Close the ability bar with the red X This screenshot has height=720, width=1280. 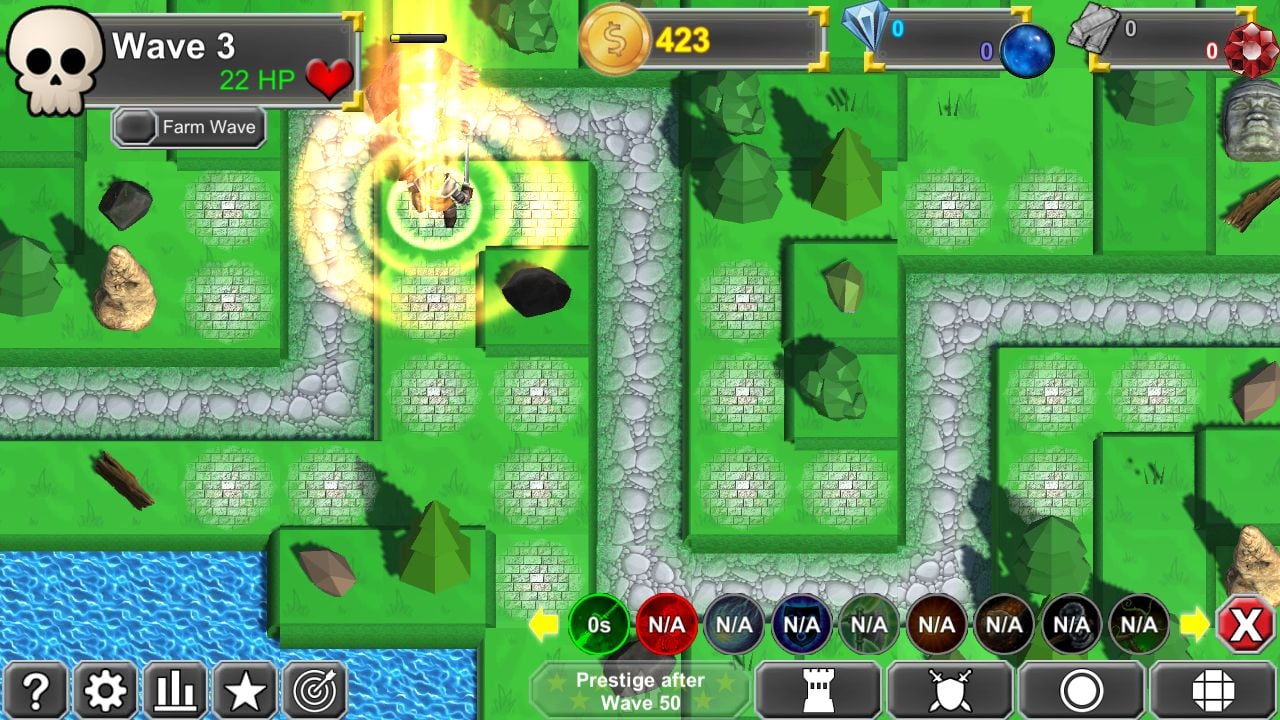point(1246,626)
